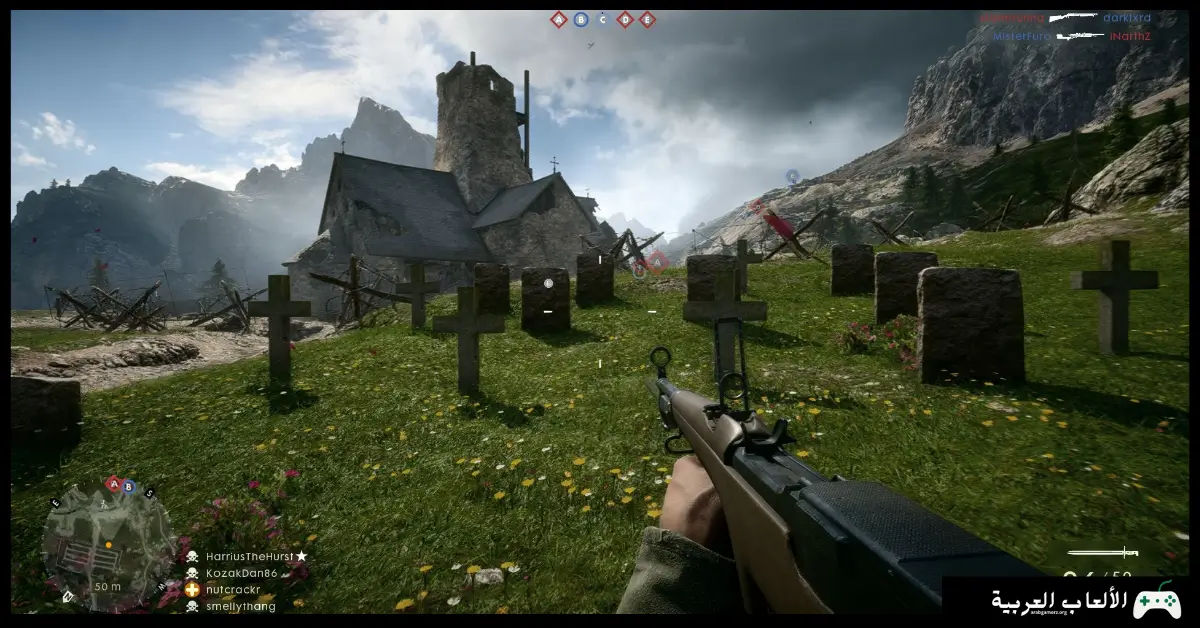Open the arabgamerz.org watermark logo

(1070, 601)
